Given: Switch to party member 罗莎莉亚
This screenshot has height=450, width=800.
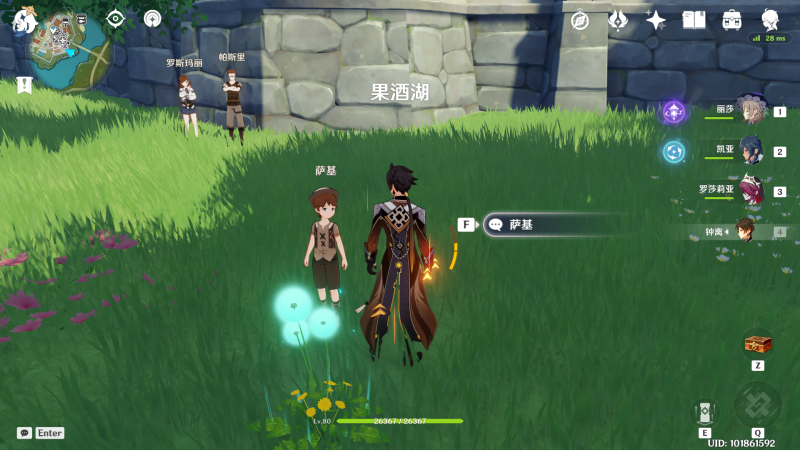Looking at the screenshot, I should pyautogui.click(x=750, y=190).
